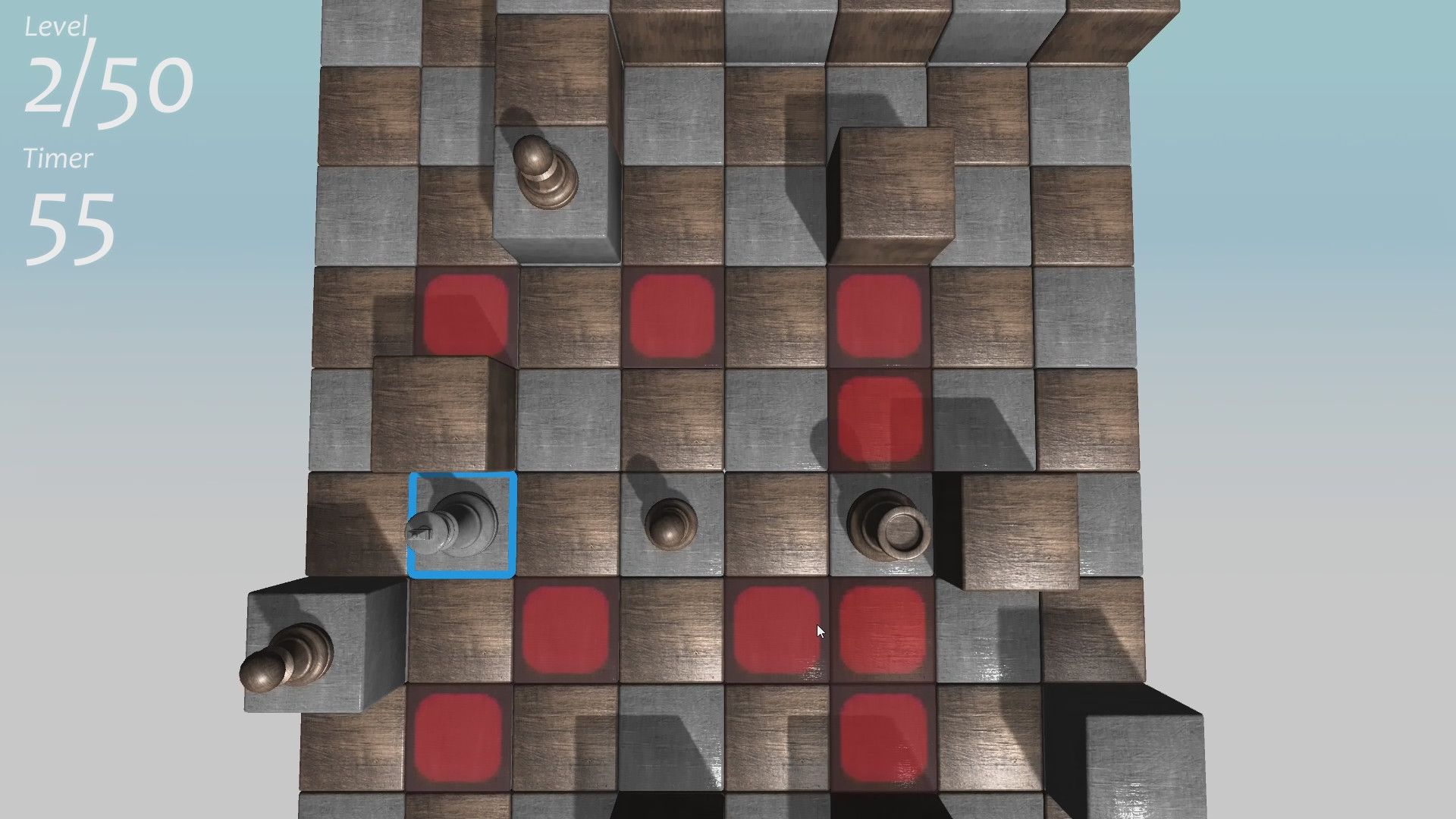The width and height of the screenshot is (1456, 819).
Task: Click the Timer label
Action: 57,158
